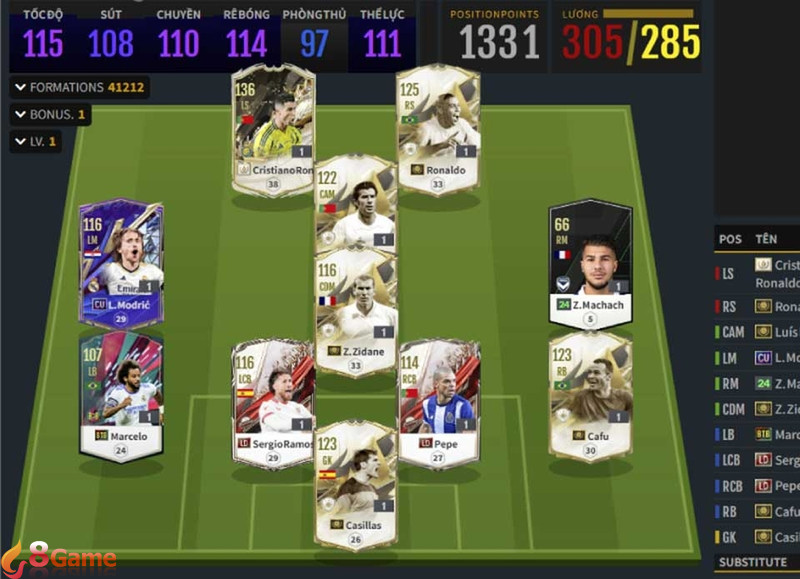
Task: Expand the Formations 41212 dropdown
Action: point(80,87)
